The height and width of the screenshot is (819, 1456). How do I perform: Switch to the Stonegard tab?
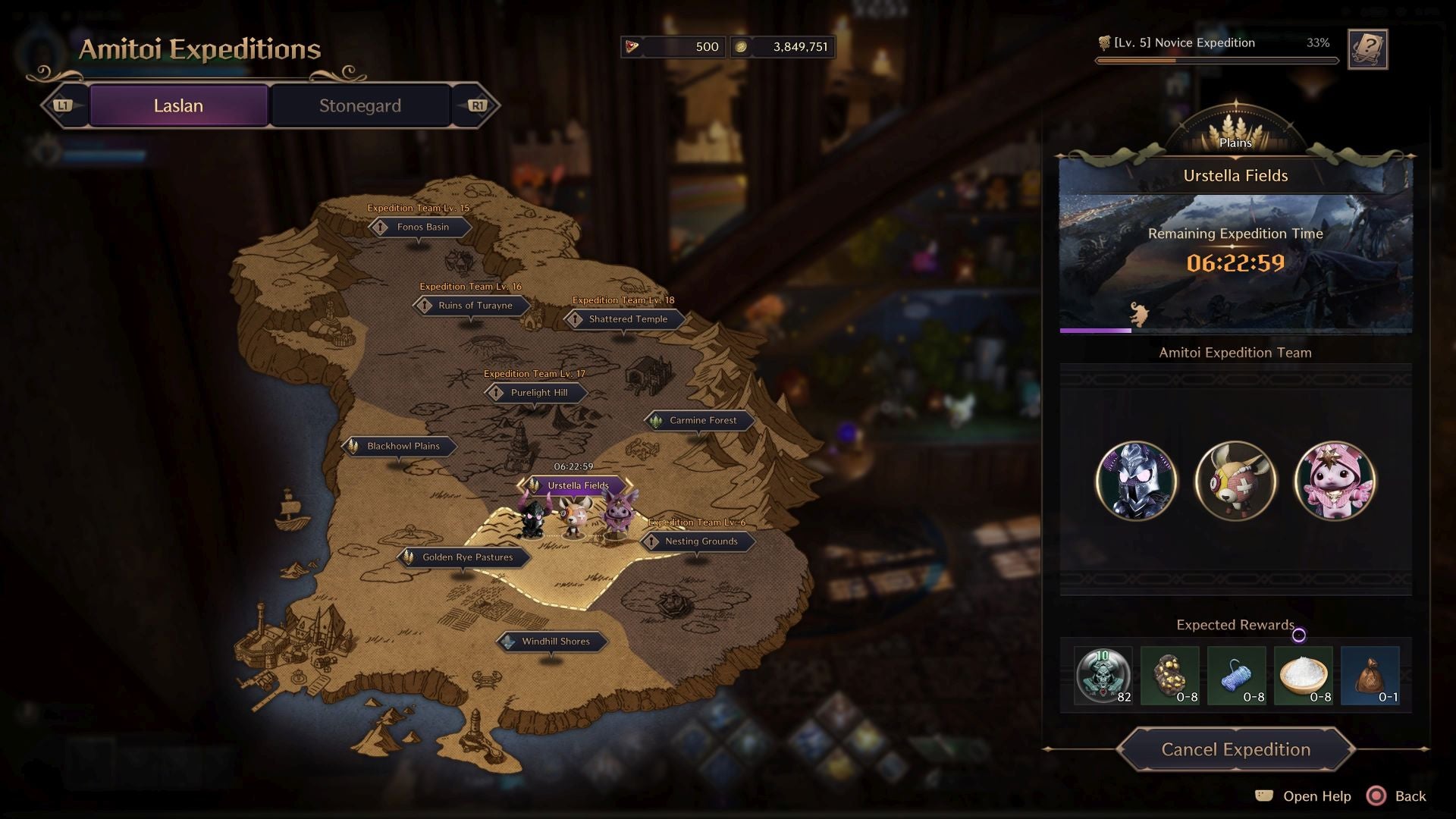coord(359,105)
